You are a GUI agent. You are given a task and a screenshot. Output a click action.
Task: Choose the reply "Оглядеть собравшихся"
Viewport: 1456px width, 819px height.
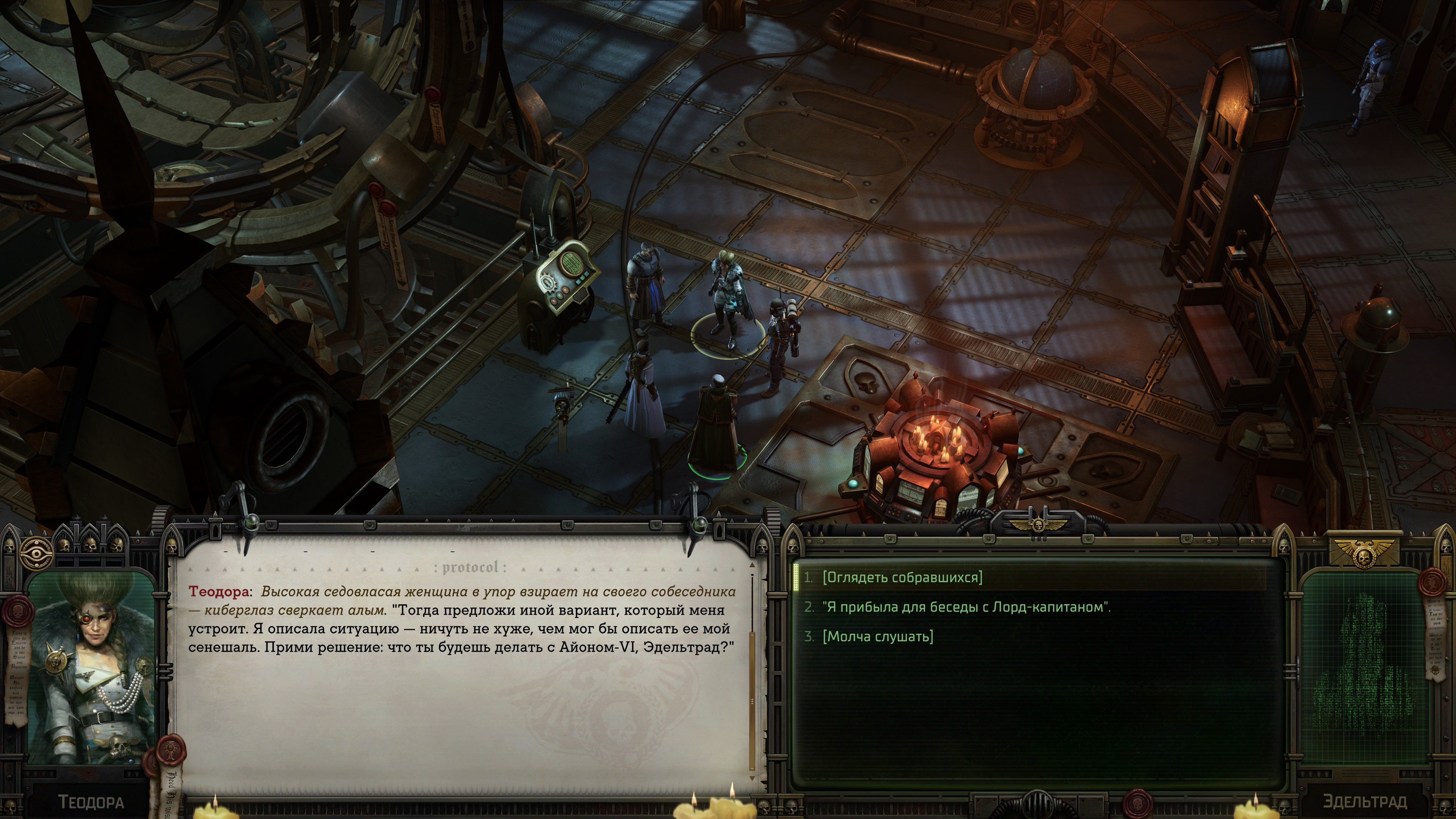click(902, 577)
